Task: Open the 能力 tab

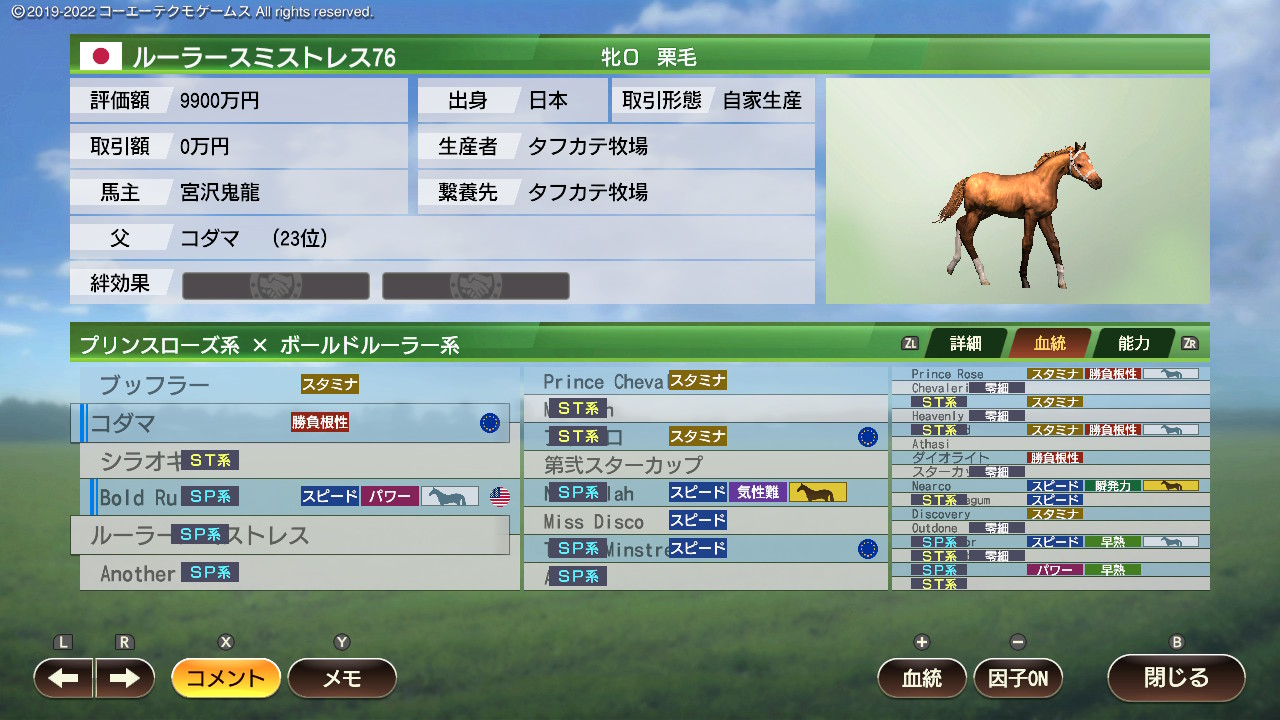Action: (1133, 344)
